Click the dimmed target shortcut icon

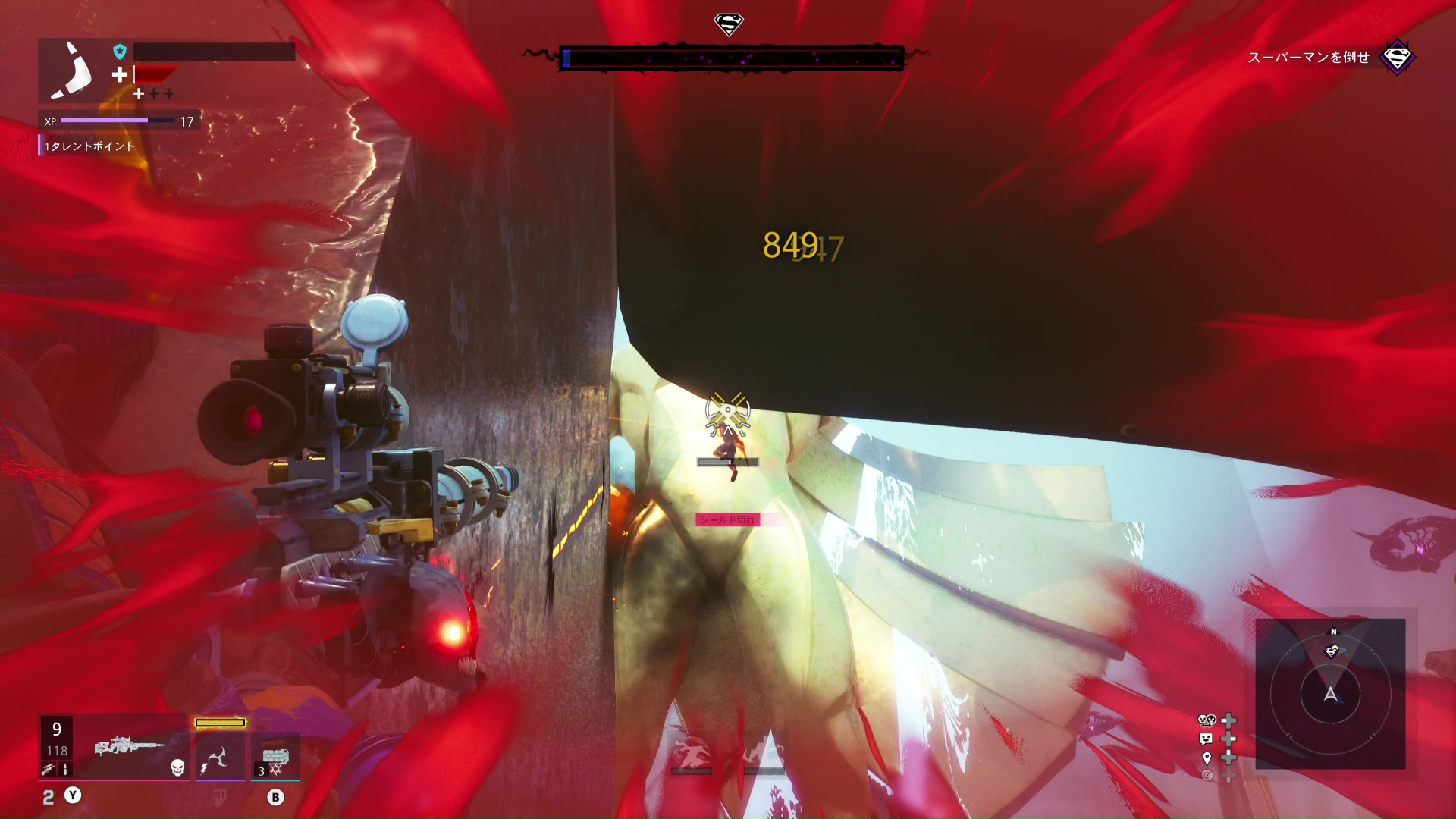coord(1207,775)
